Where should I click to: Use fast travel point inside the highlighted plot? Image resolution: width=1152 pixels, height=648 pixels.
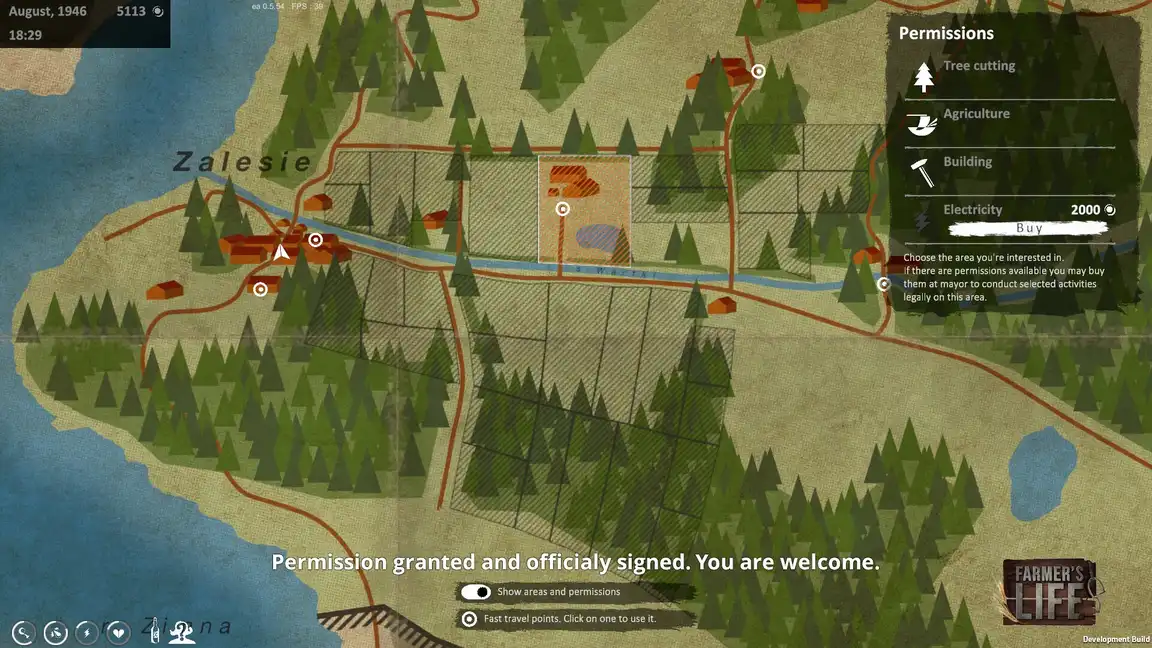(x=563, y=209)
